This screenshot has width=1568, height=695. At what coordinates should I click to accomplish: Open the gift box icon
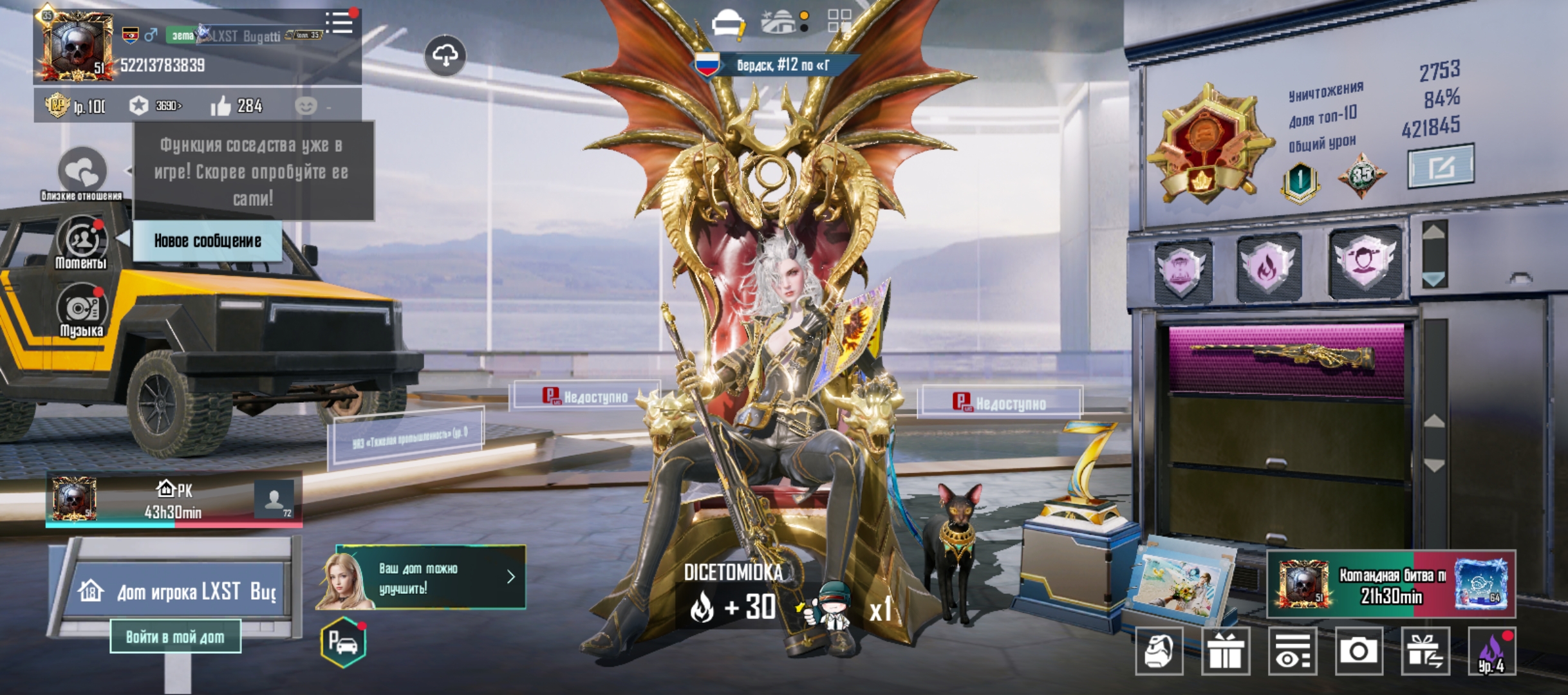pos(1226,651)
